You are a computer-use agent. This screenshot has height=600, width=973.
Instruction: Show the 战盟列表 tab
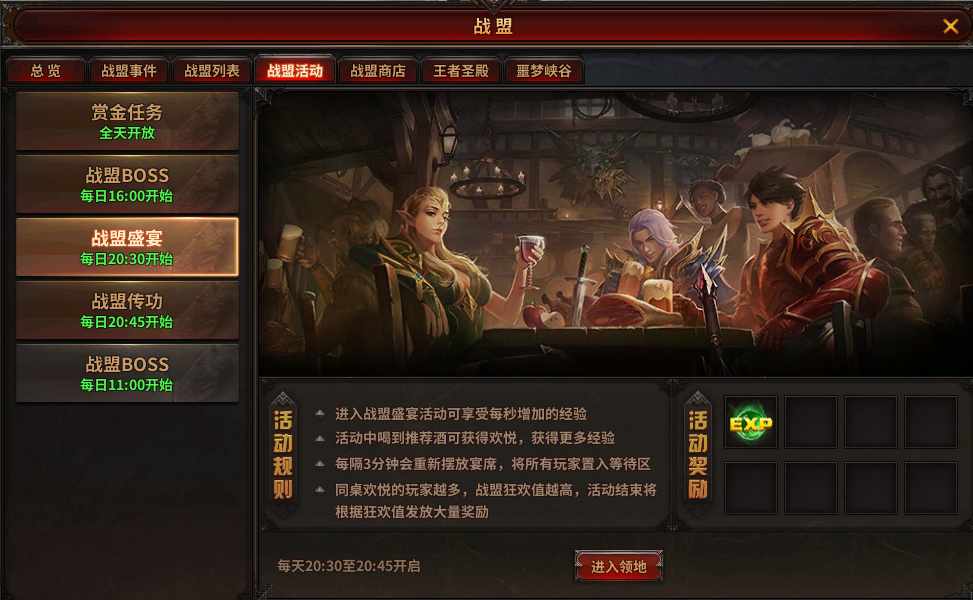[212, 71]
